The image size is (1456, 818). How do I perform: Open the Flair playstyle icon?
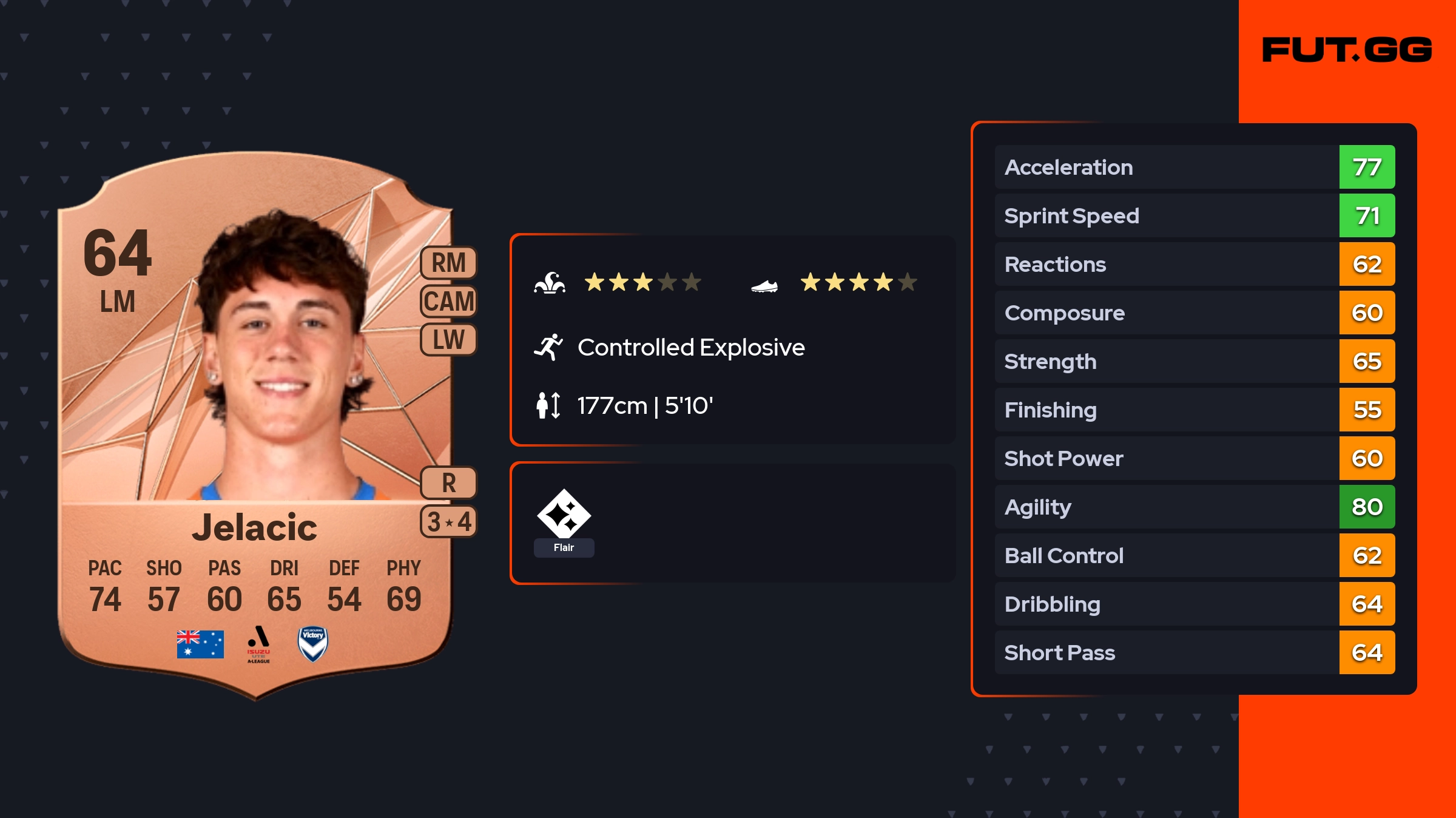[x=564, y=515]
